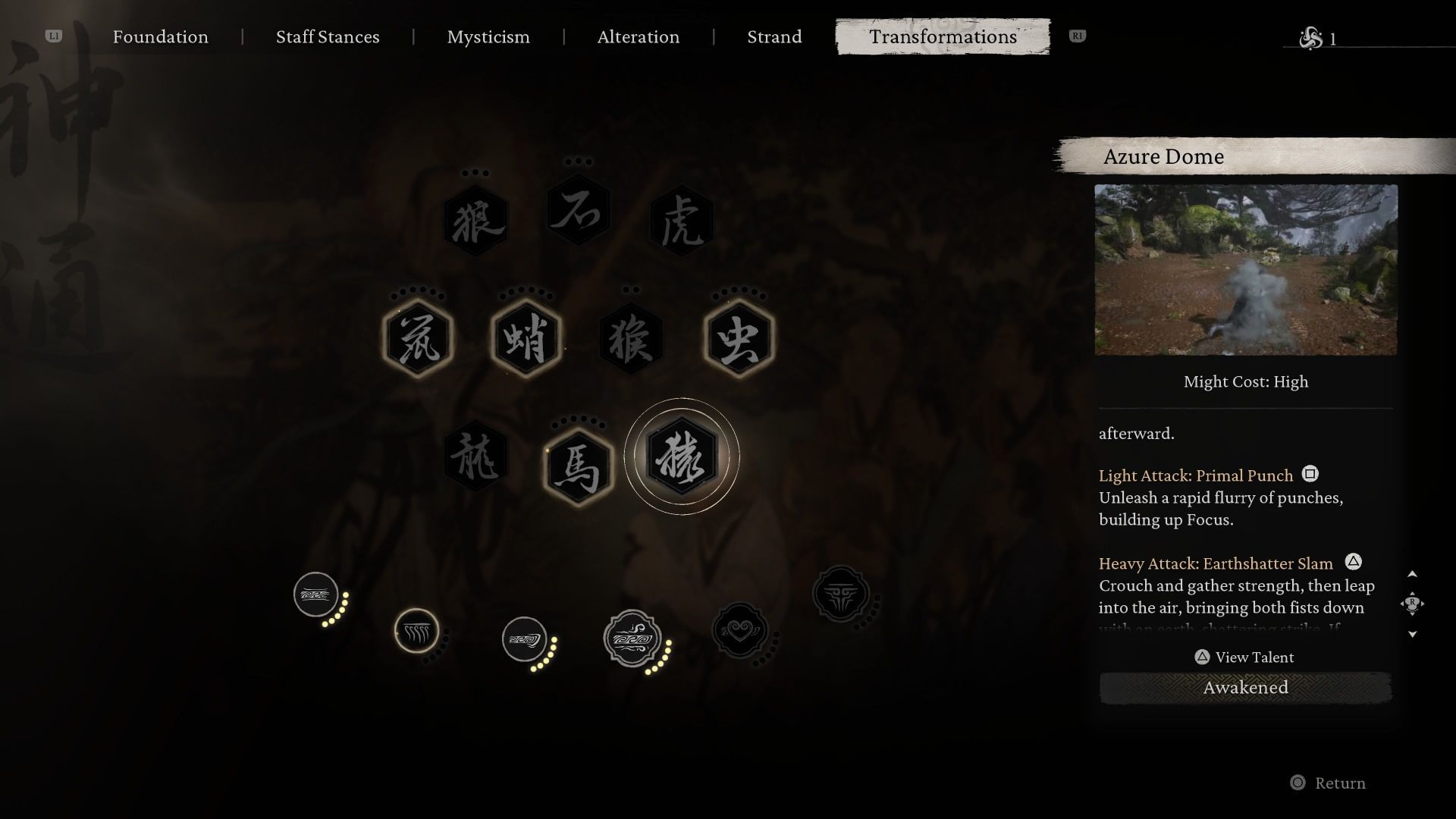Select the horse transformation hexagon node
The width and height of the screenshot is (1456, 819).
pyautogui.click(x=579, y=466)
